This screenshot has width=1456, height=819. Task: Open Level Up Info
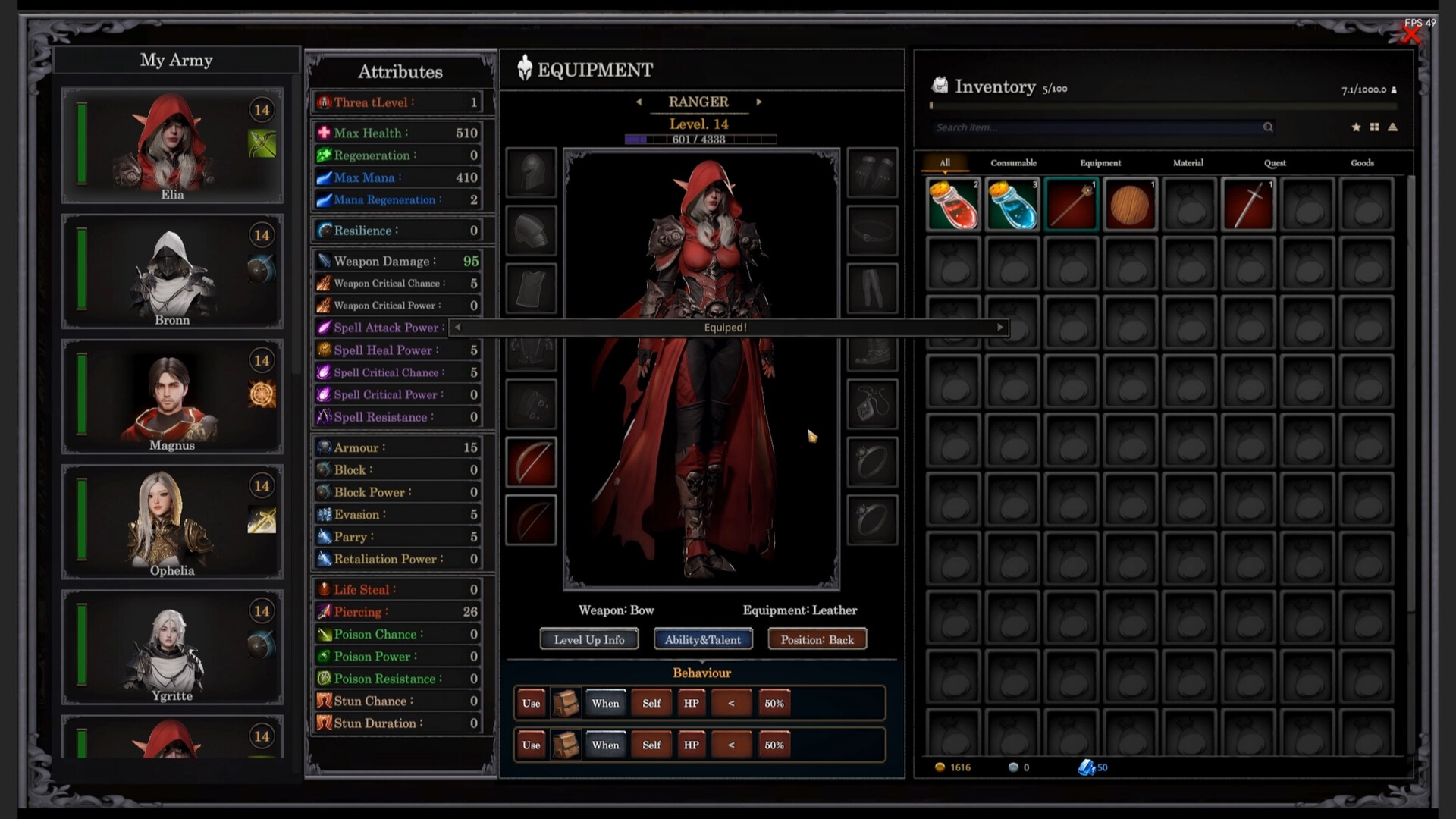tap(588, 639)
